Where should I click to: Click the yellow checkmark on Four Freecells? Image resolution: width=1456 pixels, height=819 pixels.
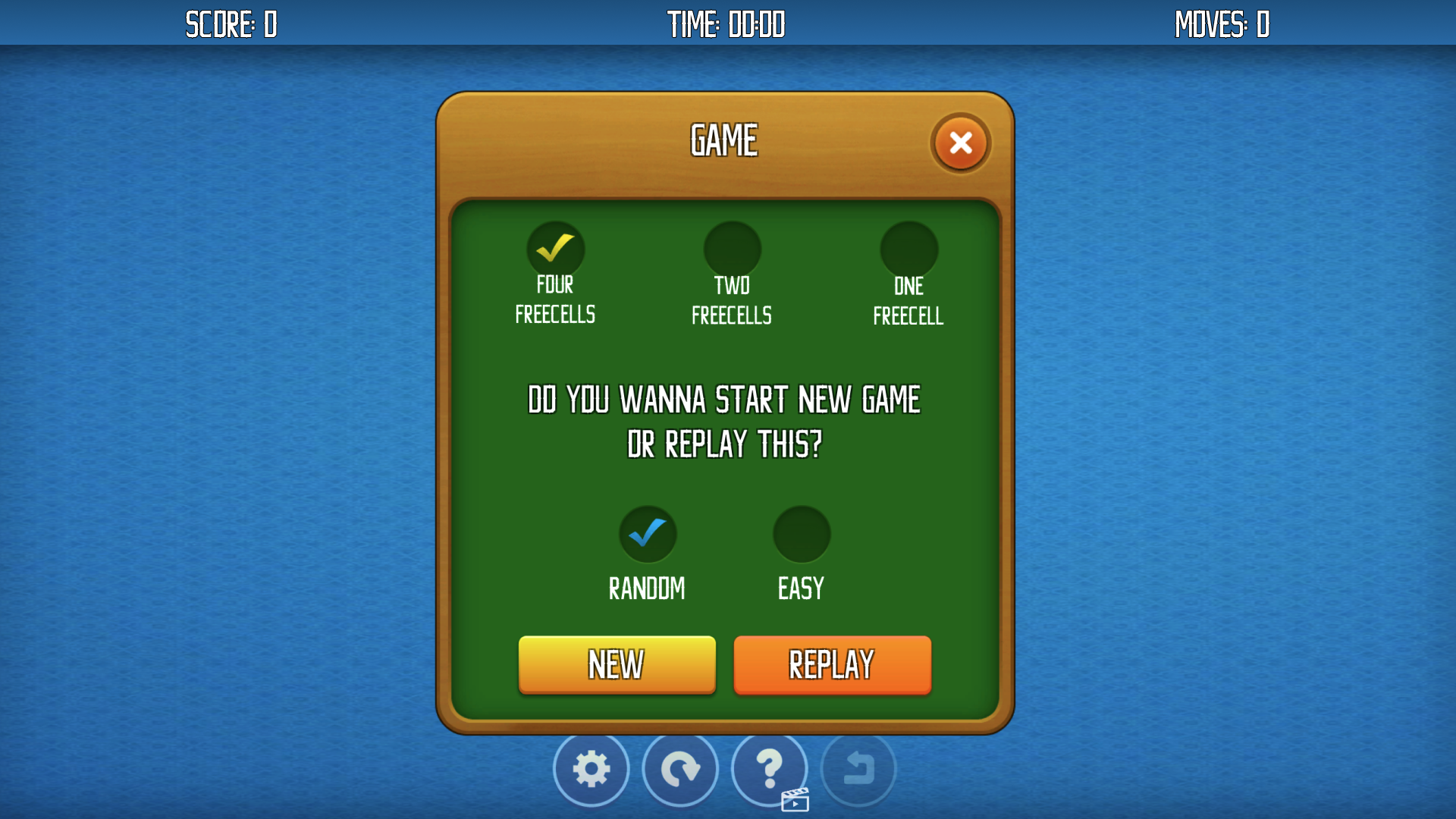tap(555, 248)
